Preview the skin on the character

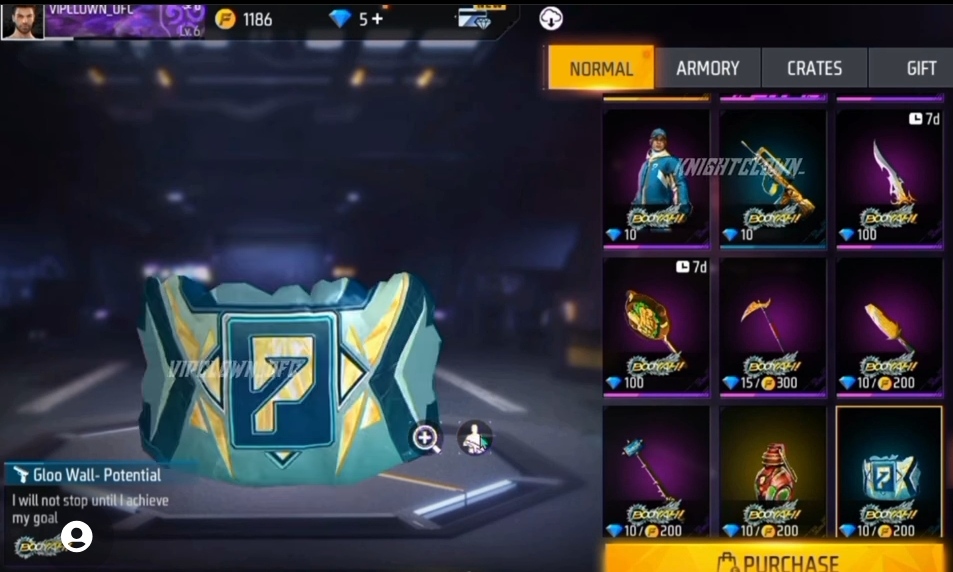[x=474, y=438]
